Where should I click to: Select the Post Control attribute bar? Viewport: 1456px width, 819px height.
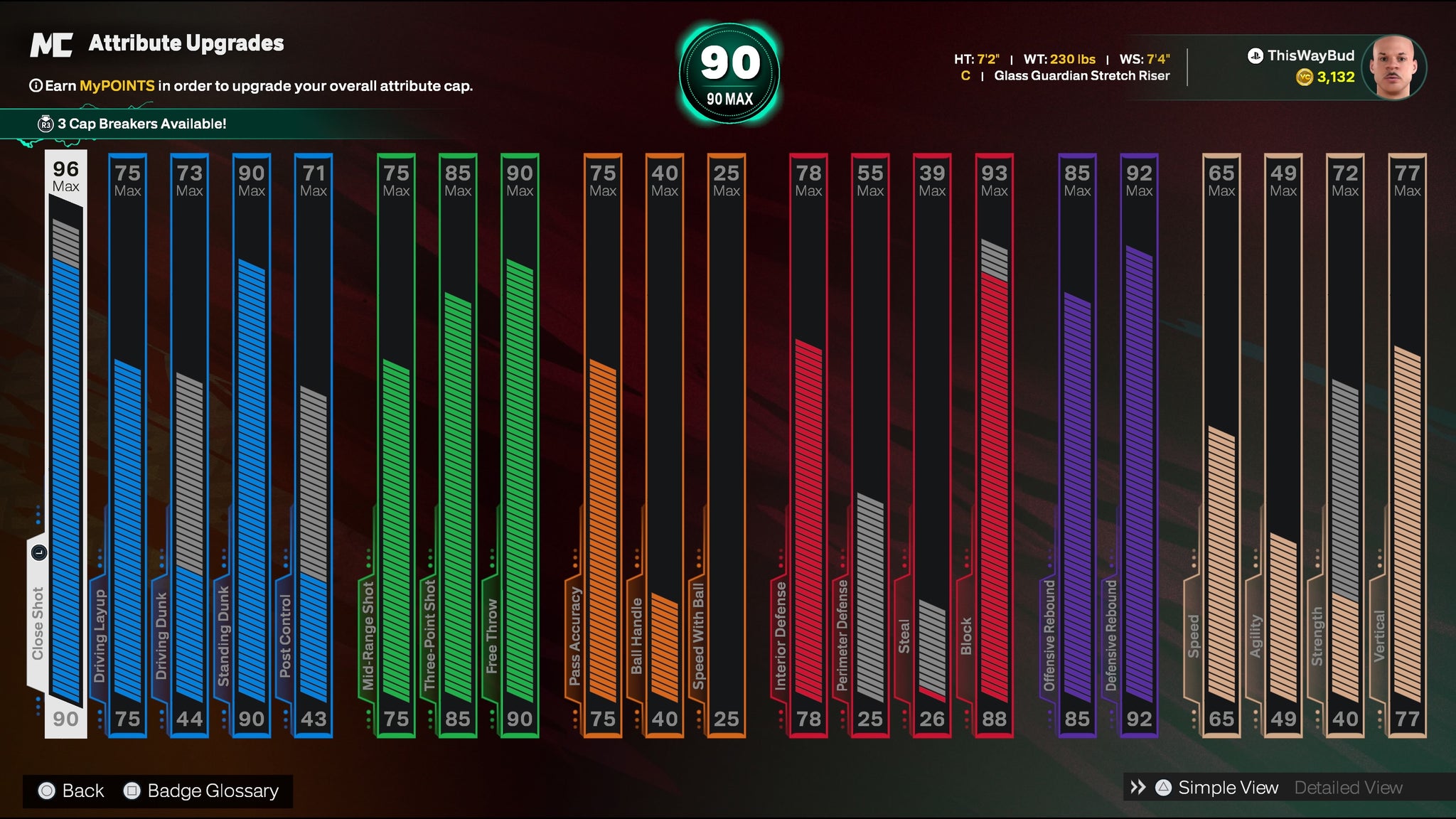coord(314,444)
